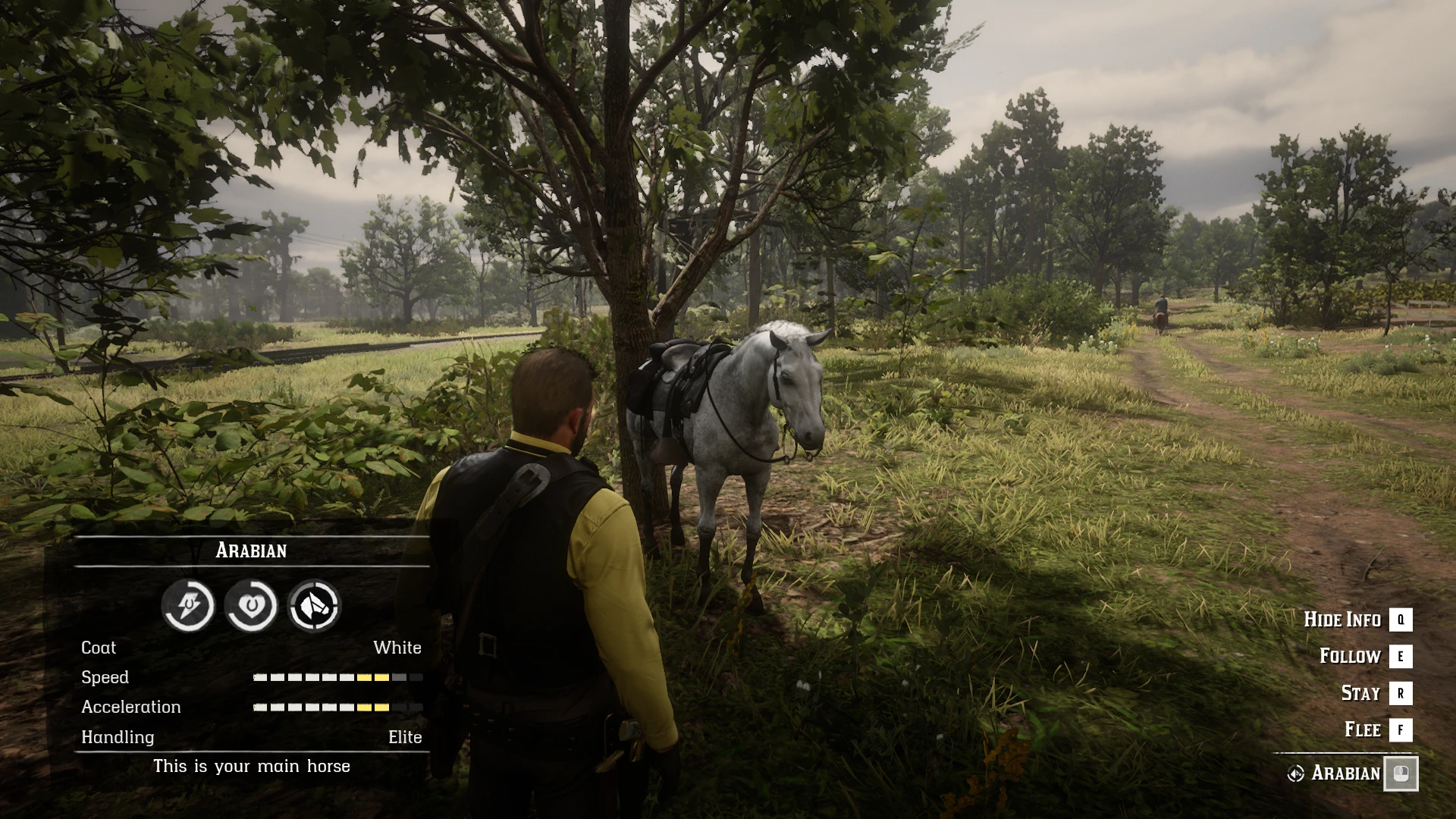Click the horse stamina core lightning icon
Screen dimensions: 1456x819
[x=188, y=605]
